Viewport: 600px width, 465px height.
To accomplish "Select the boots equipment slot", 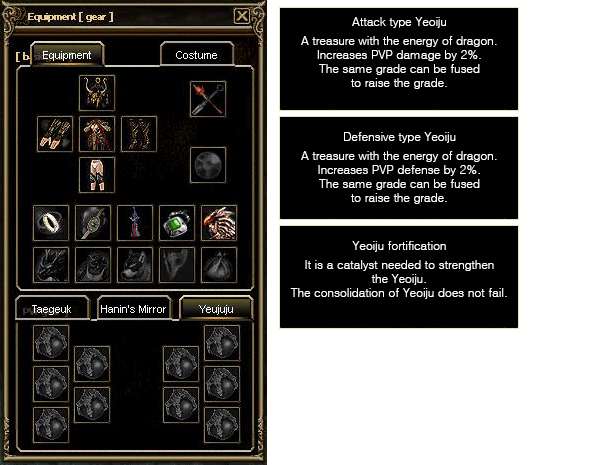I will point(97,175).
